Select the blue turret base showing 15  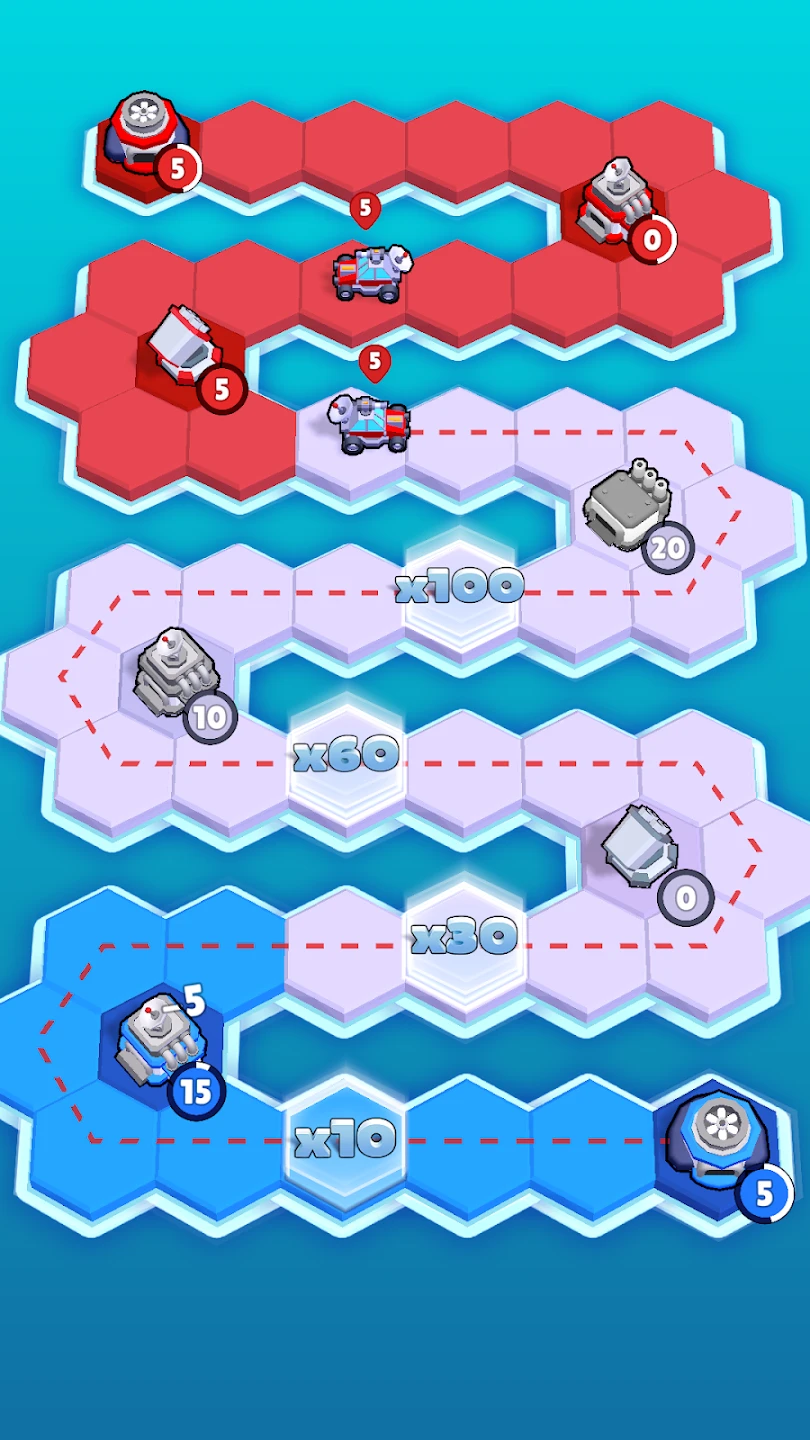(158, 1045)
